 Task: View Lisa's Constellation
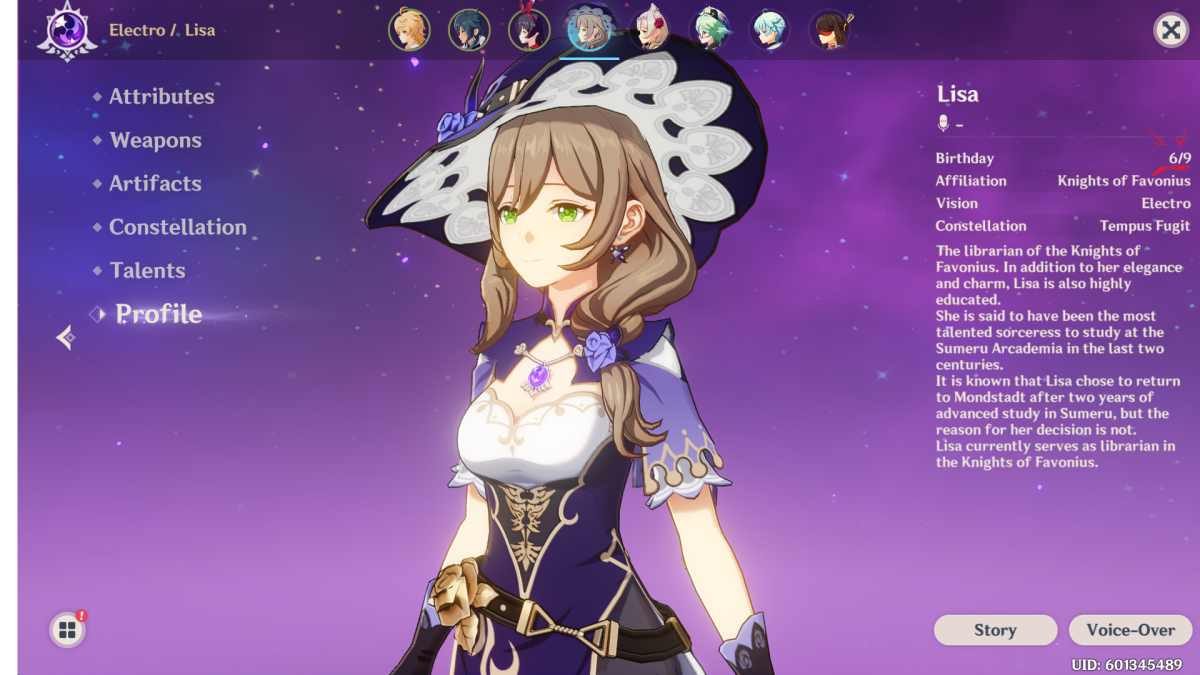coord(177,228)
